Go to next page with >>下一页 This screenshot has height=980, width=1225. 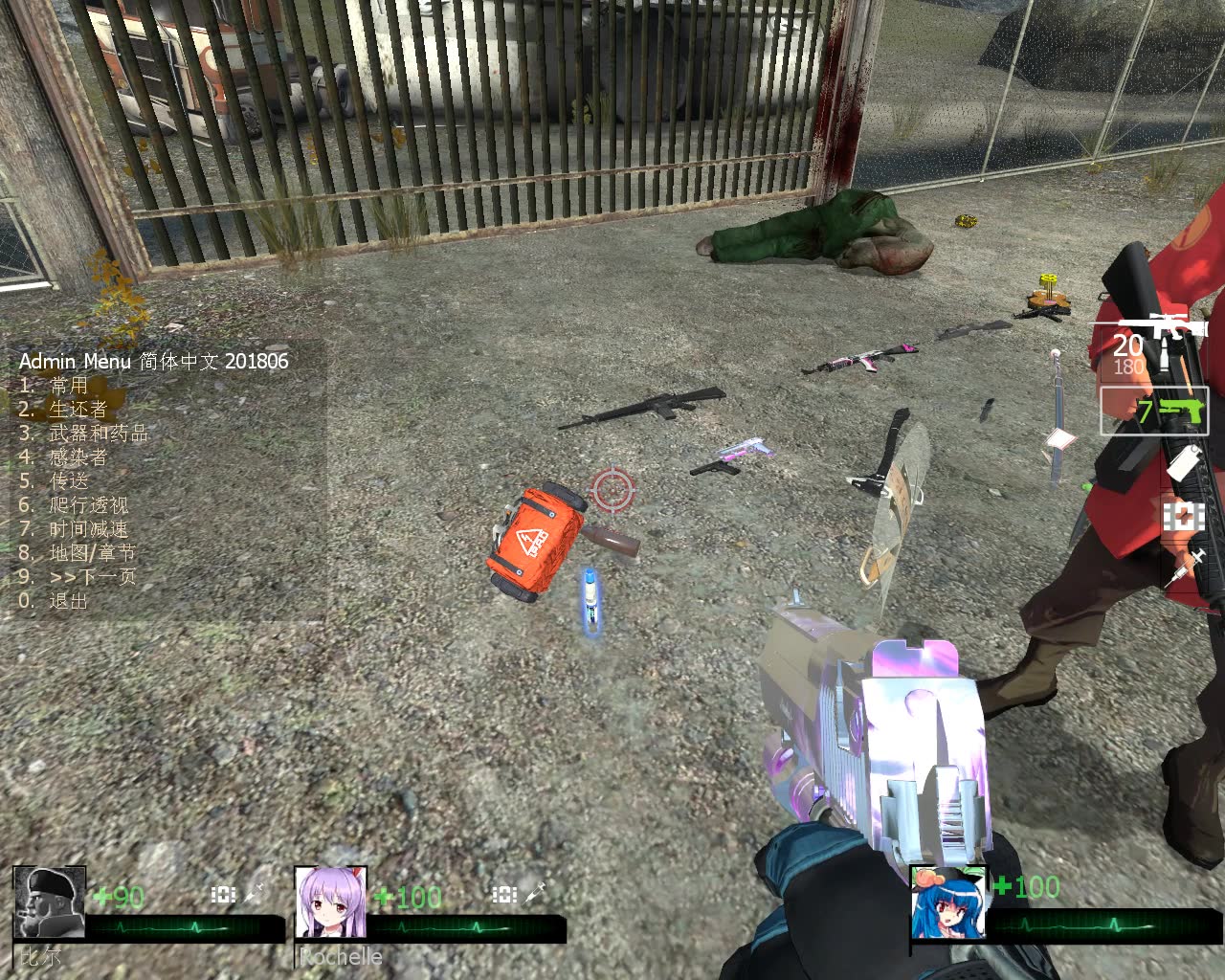point(92,577)
